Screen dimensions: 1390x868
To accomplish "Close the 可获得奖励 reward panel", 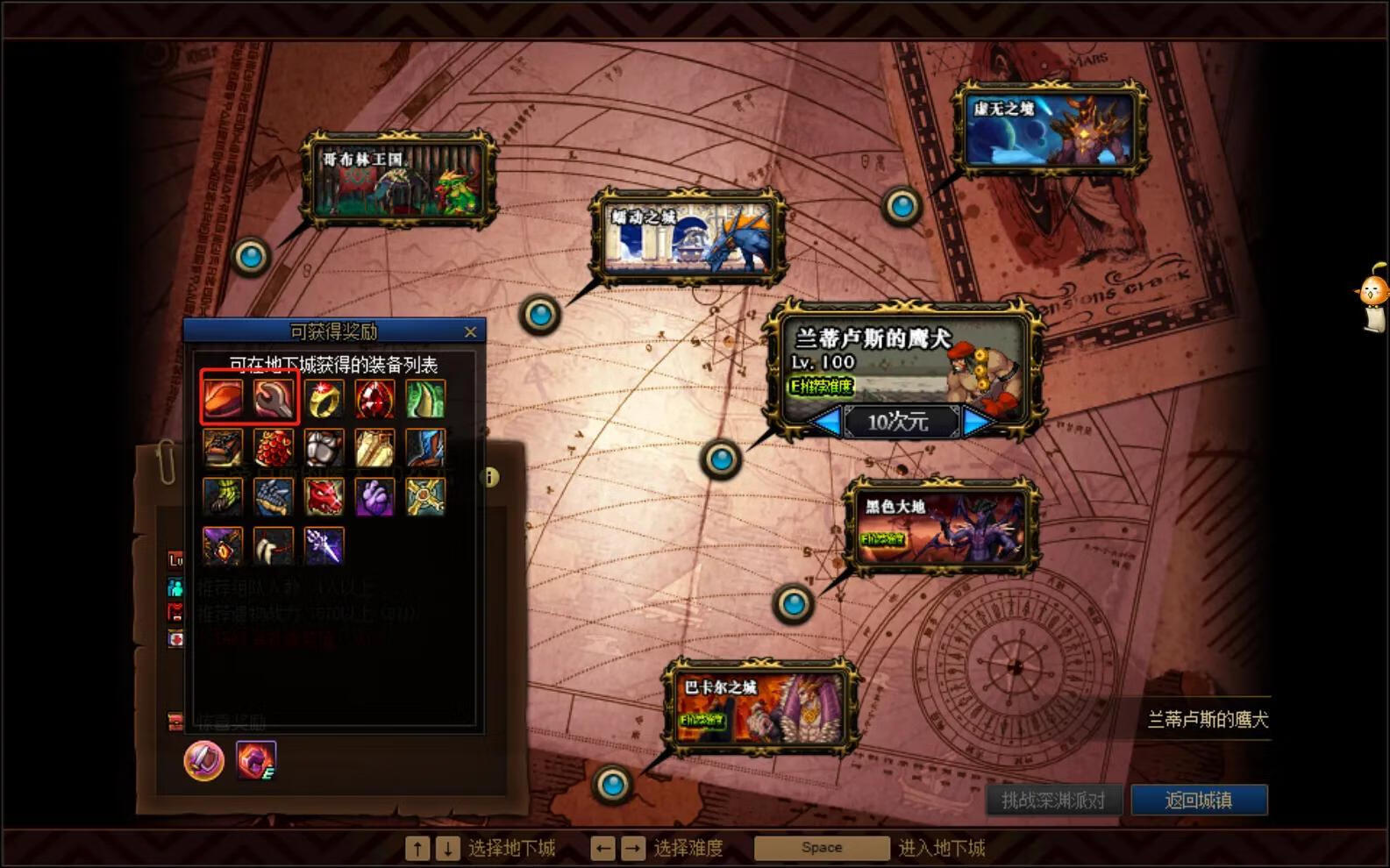I will [470, 331].
